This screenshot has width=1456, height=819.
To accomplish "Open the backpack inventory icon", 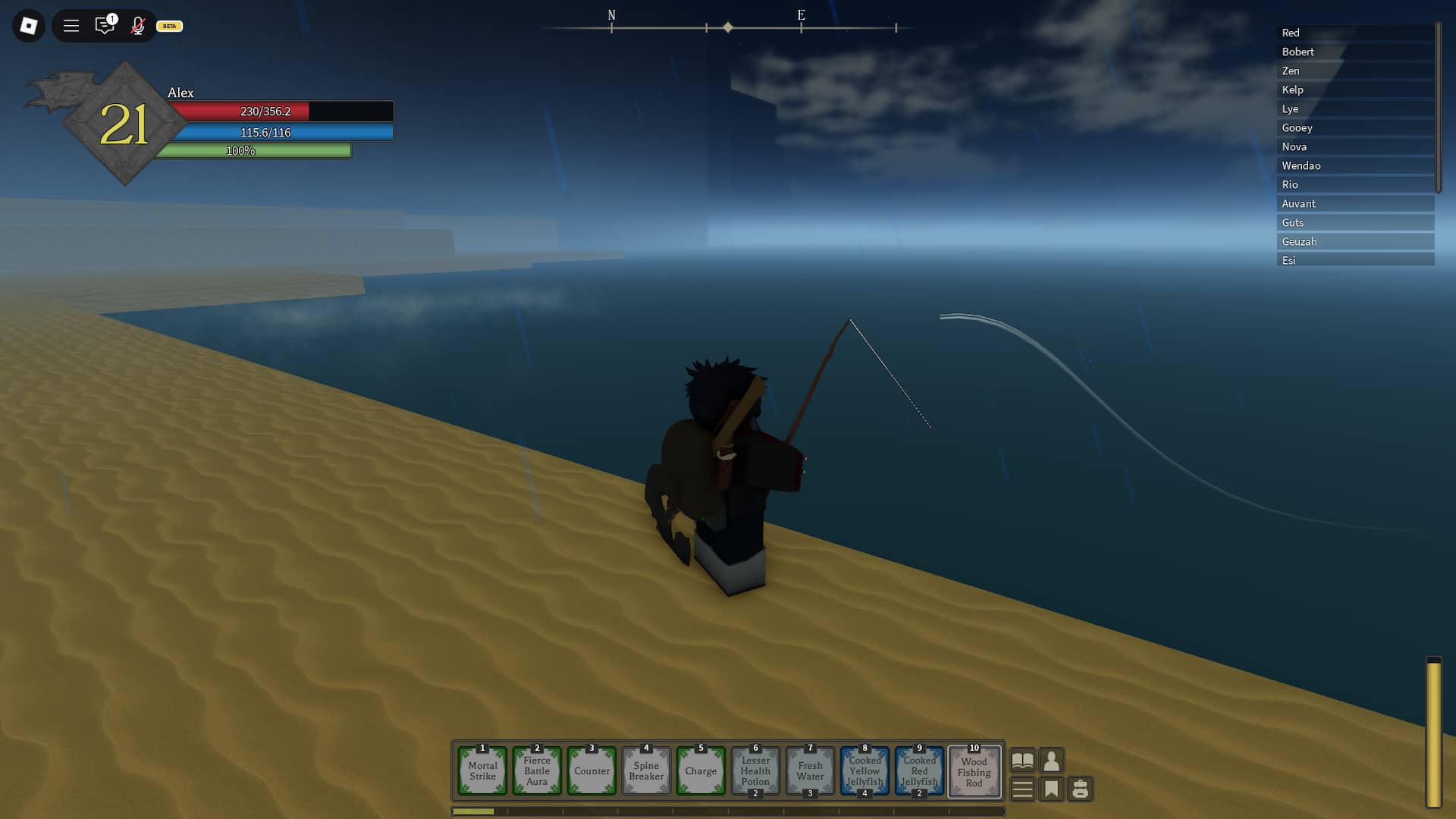I will 1081,789.
